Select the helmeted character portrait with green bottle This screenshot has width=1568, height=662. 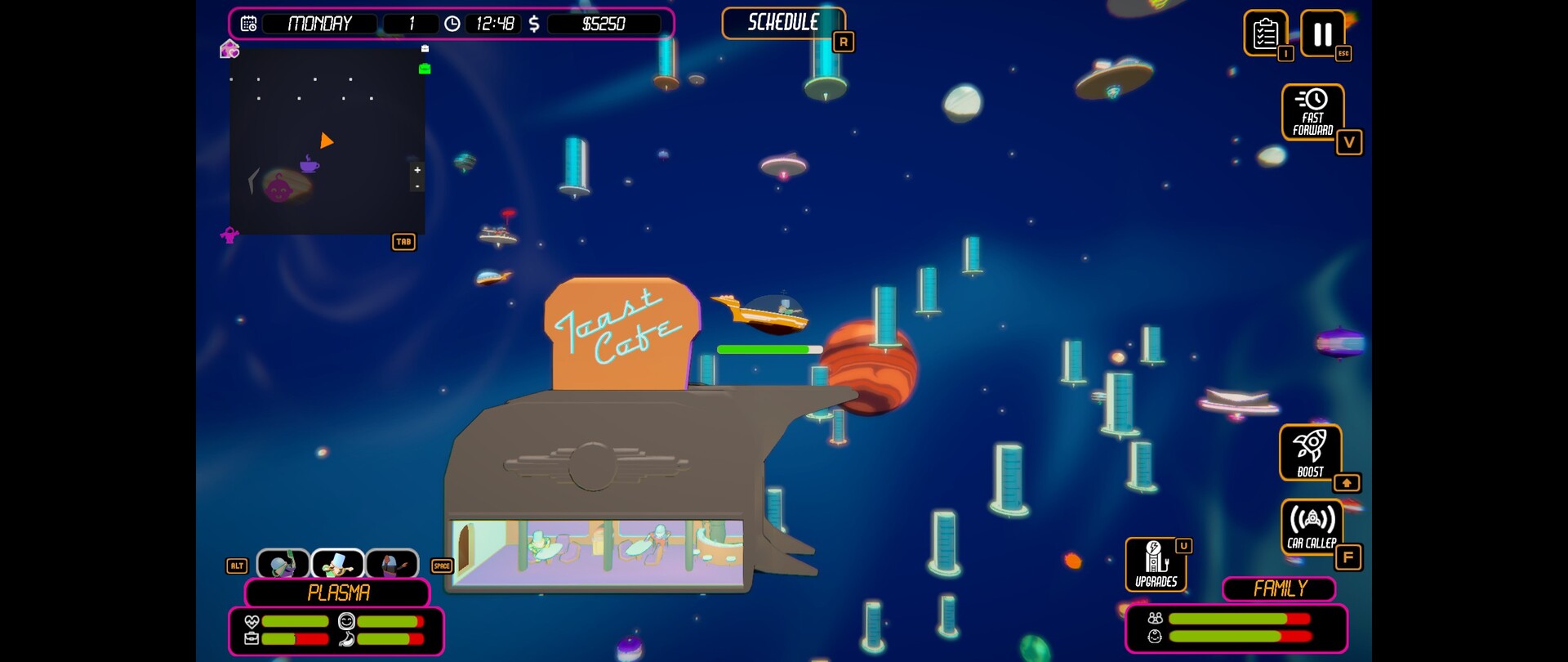point(283,564)
